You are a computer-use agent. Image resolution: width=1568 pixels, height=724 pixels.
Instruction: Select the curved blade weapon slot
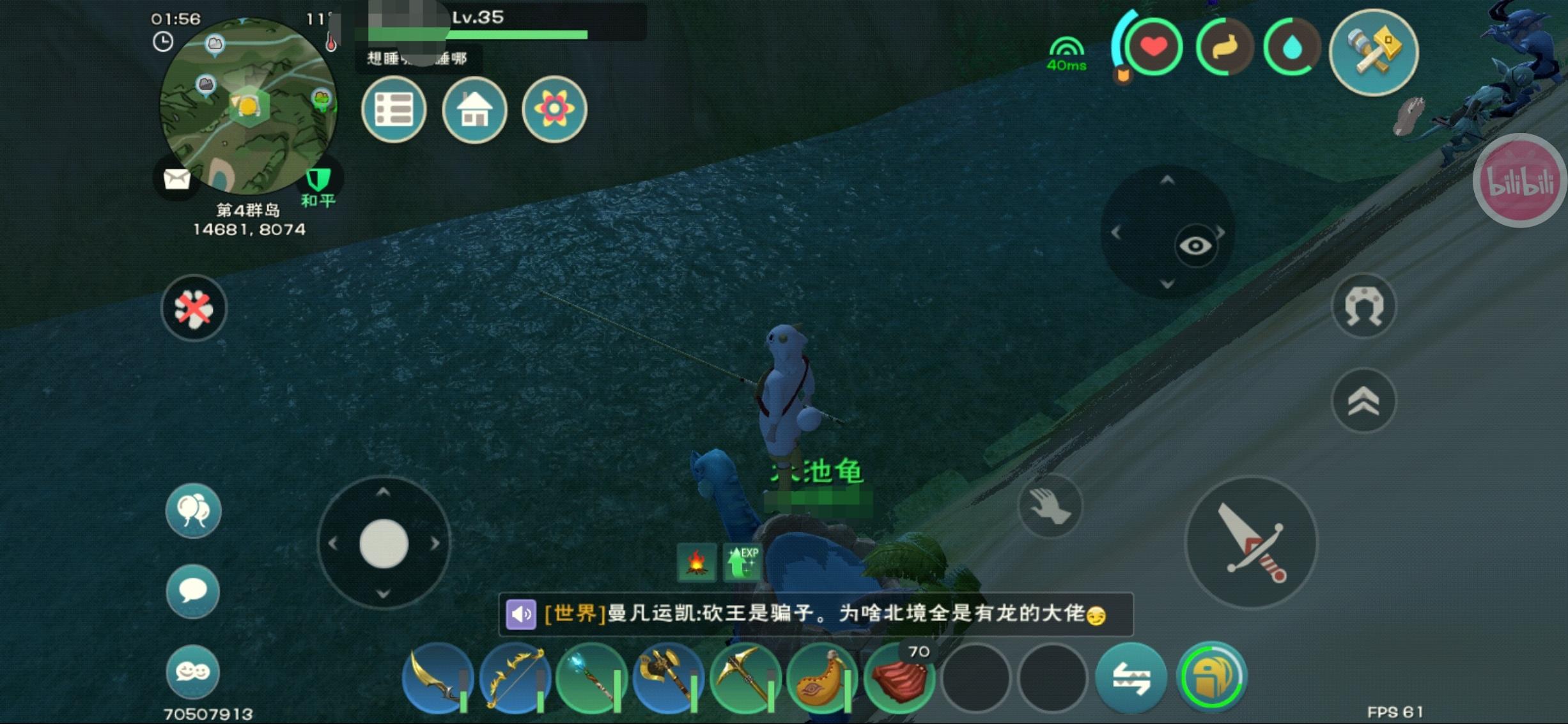click(x=438, y=677)
